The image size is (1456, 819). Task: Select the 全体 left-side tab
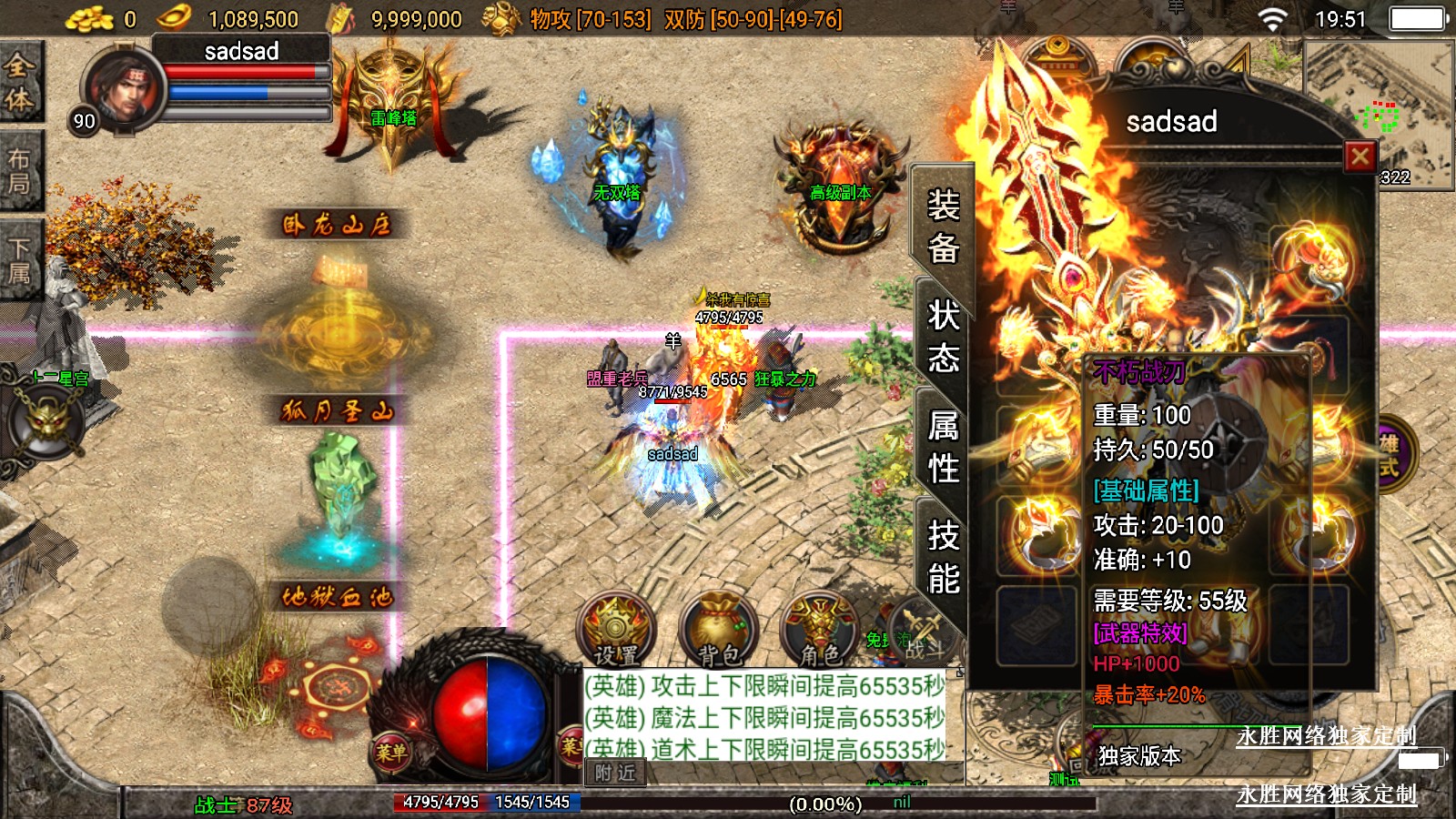[19, 82]
